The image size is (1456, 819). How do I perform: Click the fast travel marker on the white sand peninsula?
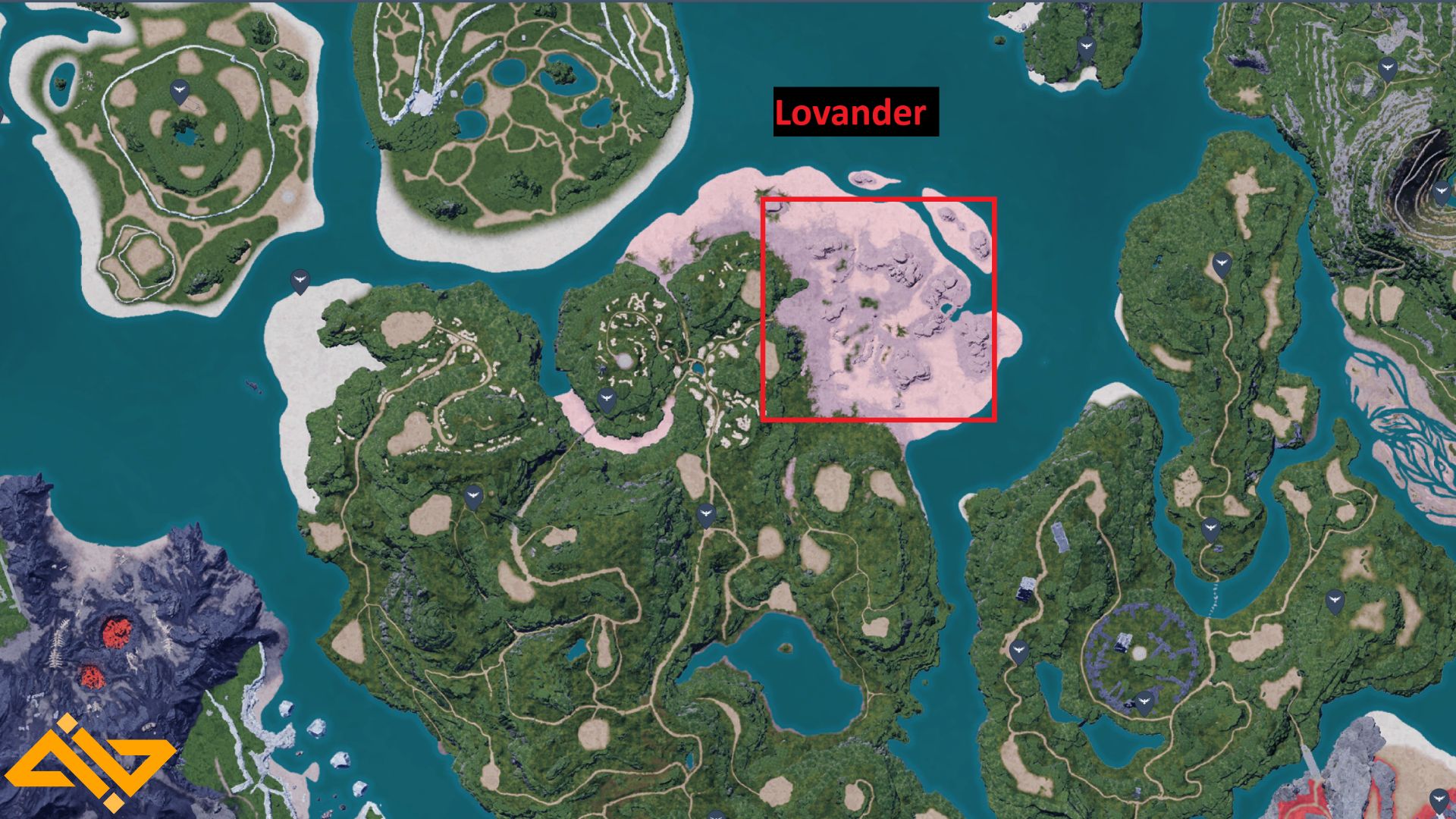300,281
